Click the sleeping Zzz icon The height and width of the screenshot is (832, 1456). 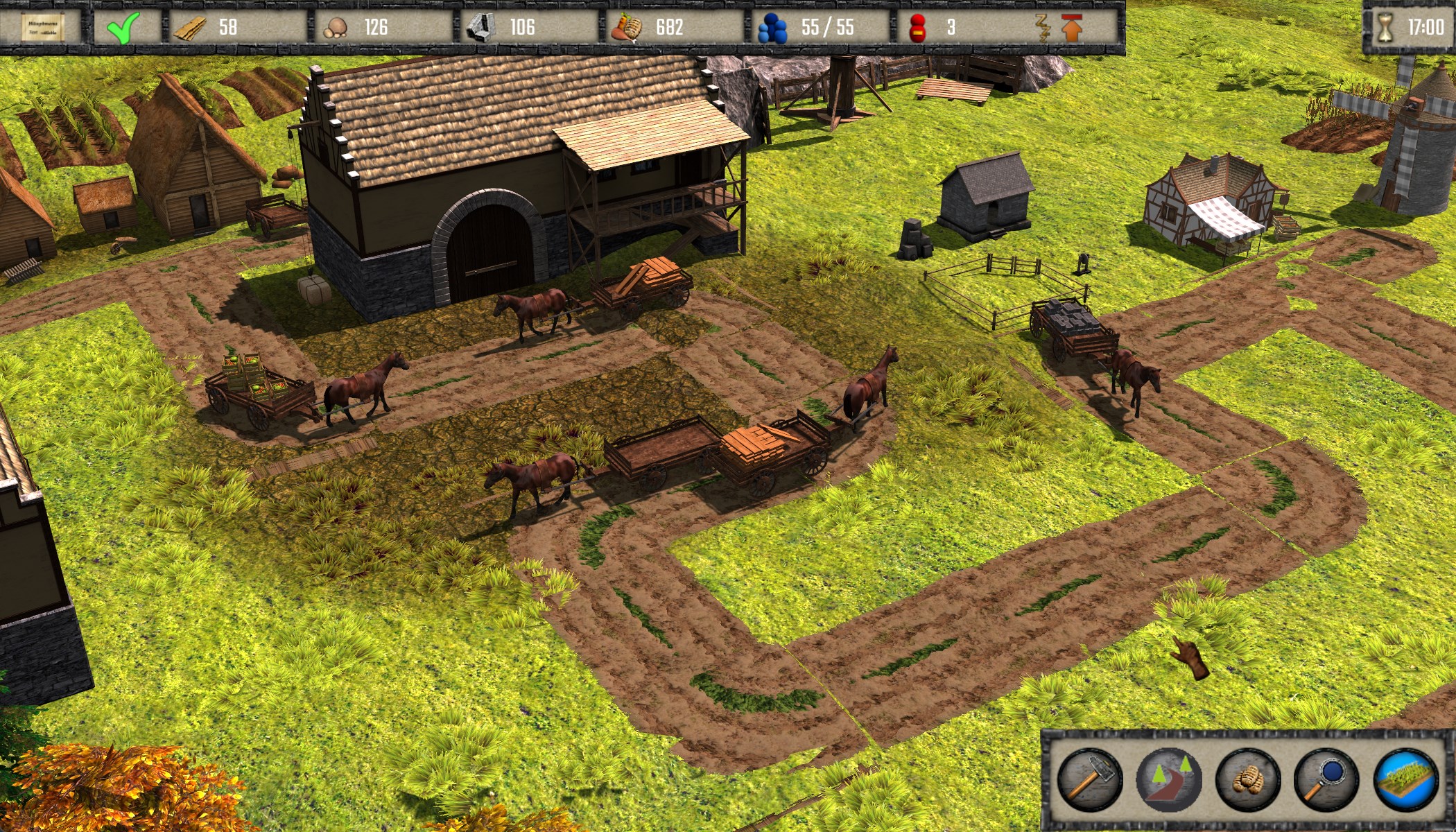tap(1042, 28)
